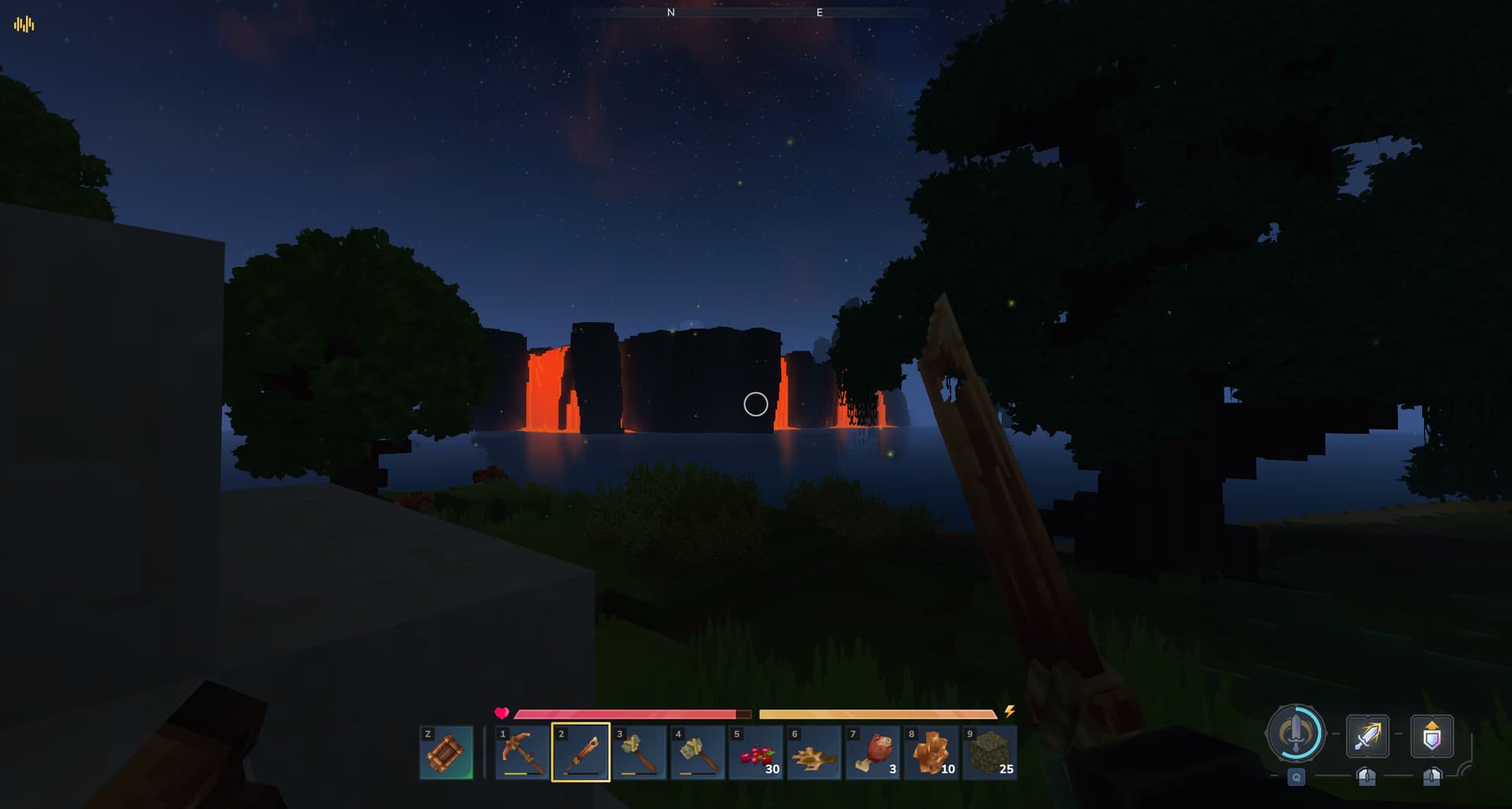Select the wooden sticks in slot 6

click(813, 754)
